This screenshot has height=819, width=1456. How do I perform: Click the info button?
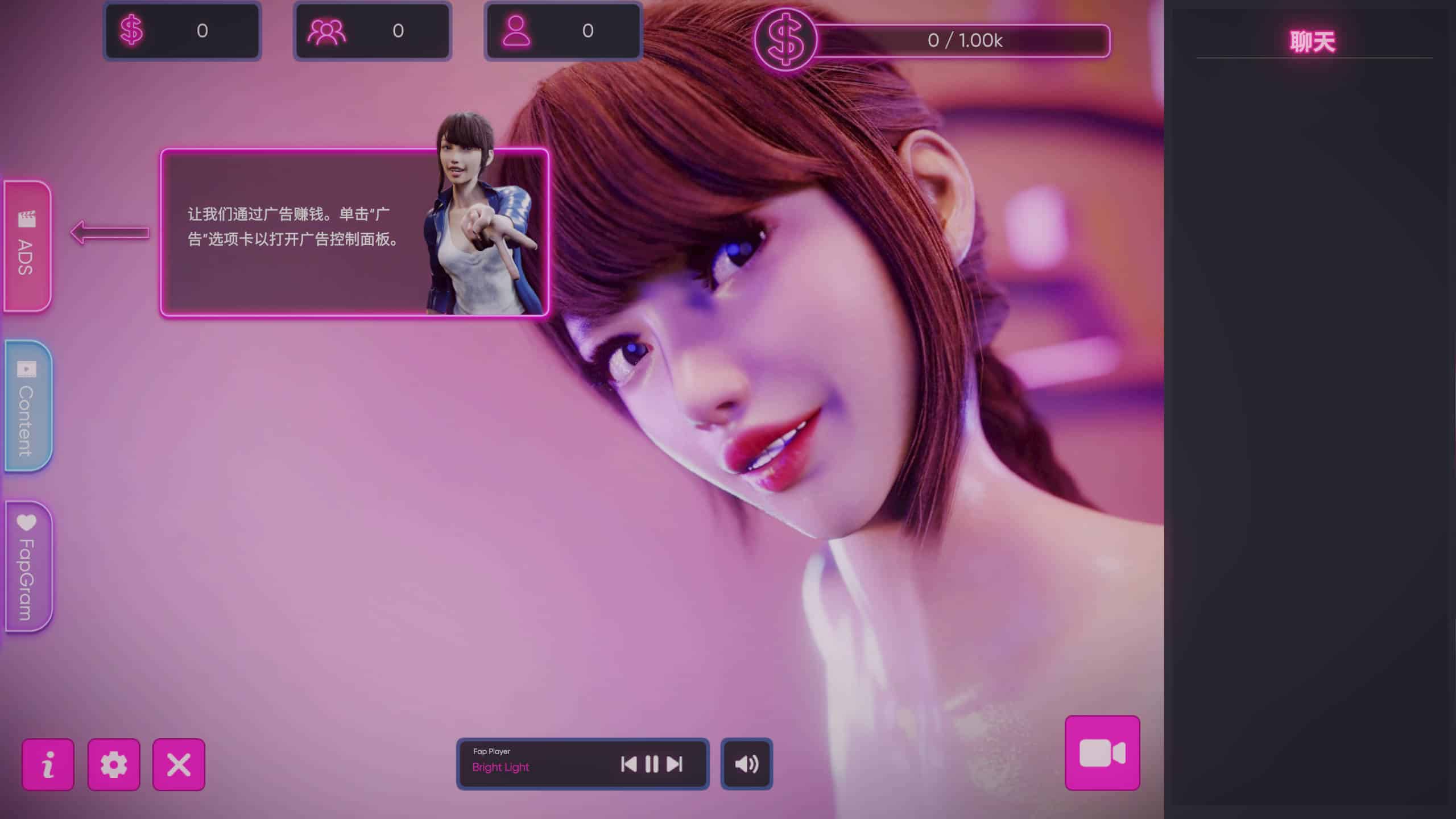click(48, 764)
